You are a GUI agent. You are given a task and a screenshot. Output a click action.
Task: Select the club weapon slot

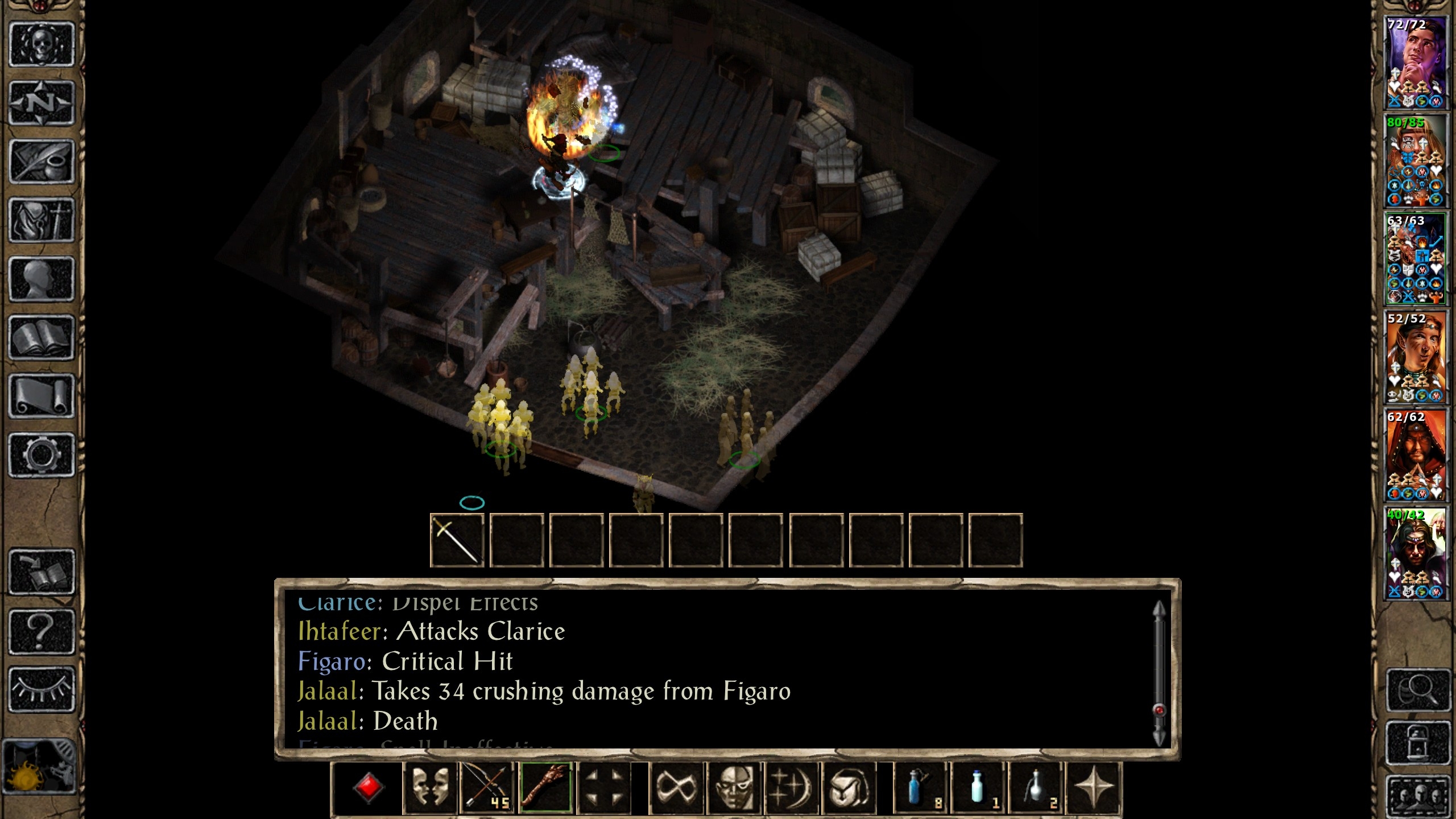tap(546, 788)
